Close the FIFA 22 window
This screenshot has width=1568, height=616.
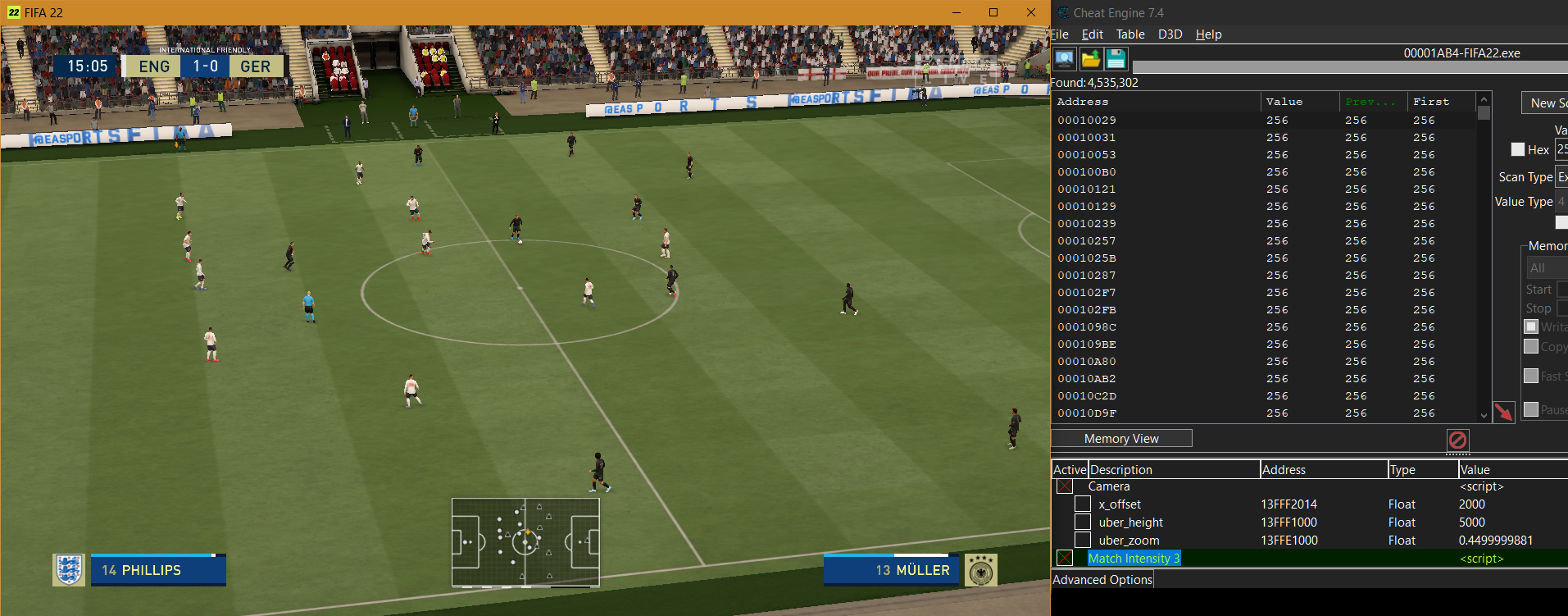click(x=1031, y=12)
